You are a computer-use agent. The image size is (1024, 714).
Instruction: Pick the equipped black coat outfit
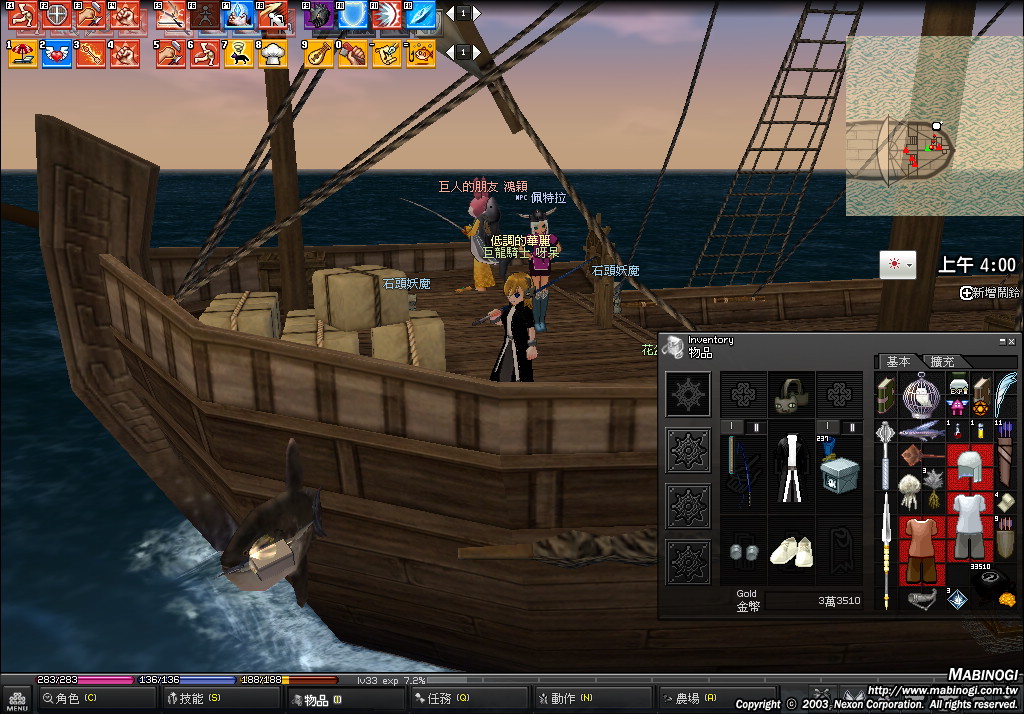pyautogui.click(x=792, y=468)
